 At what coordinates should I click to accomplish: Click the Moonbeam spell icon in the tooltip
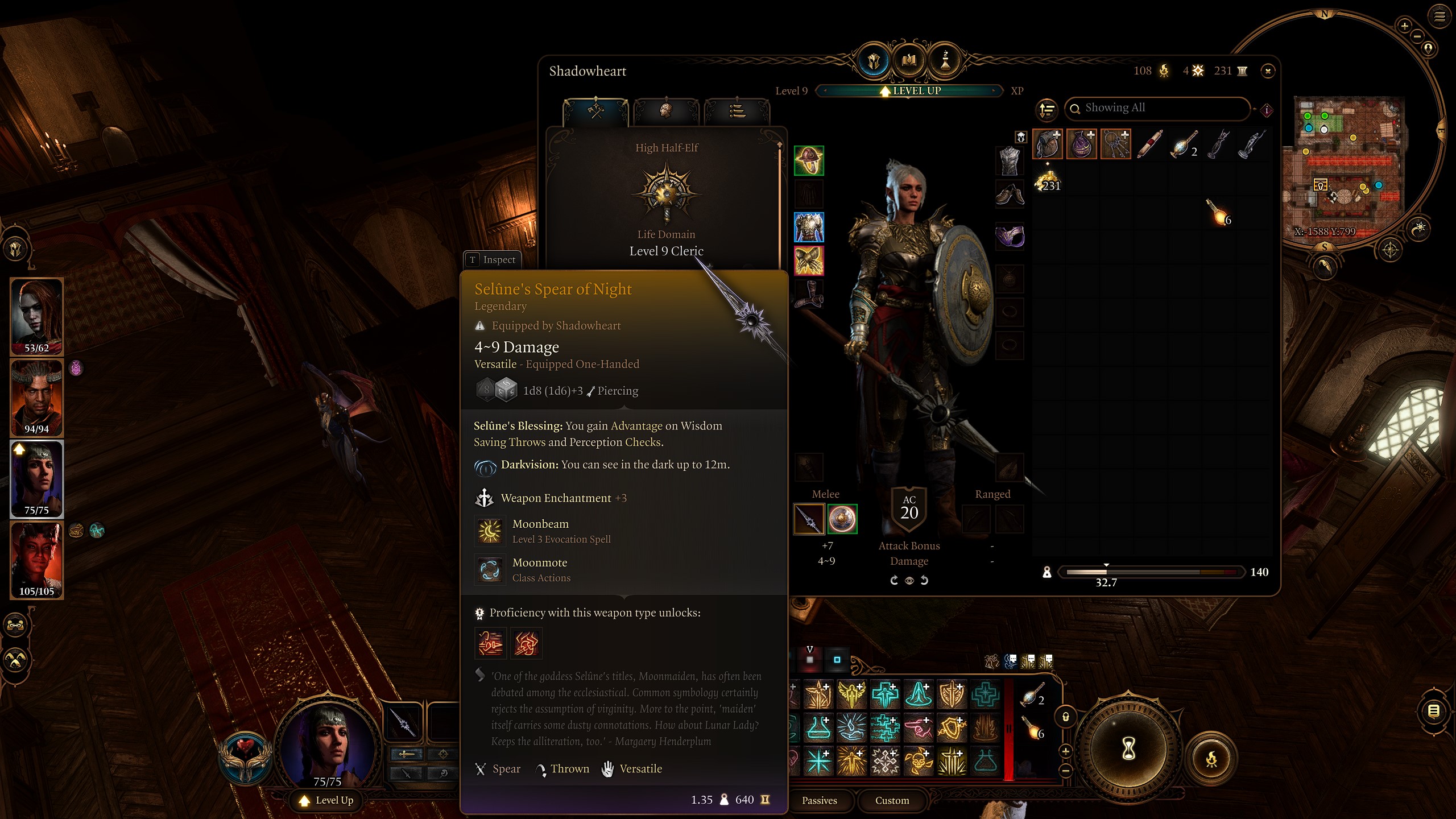[x=490, y=531]
